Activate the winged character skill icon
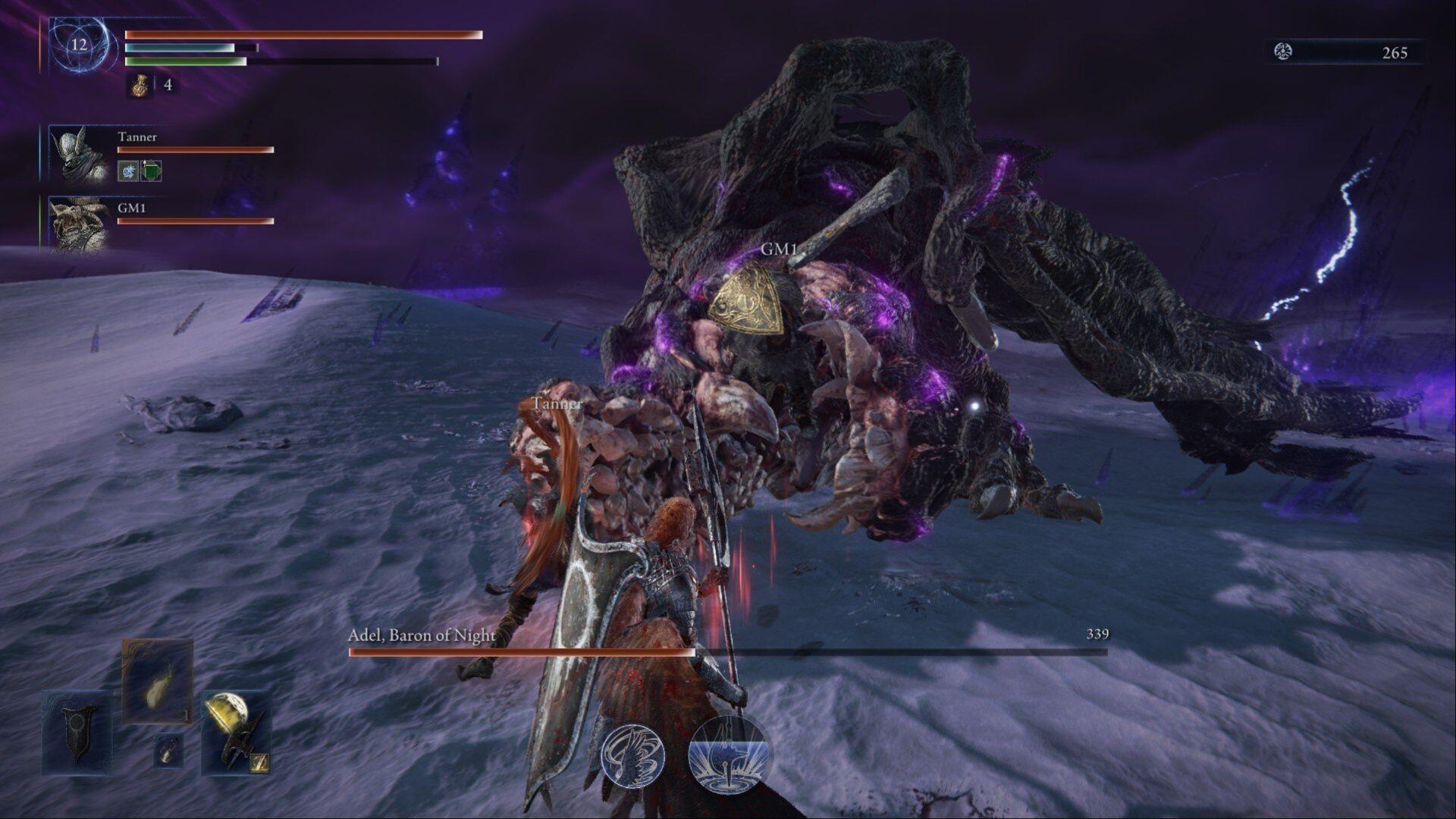 pos(633,755)
